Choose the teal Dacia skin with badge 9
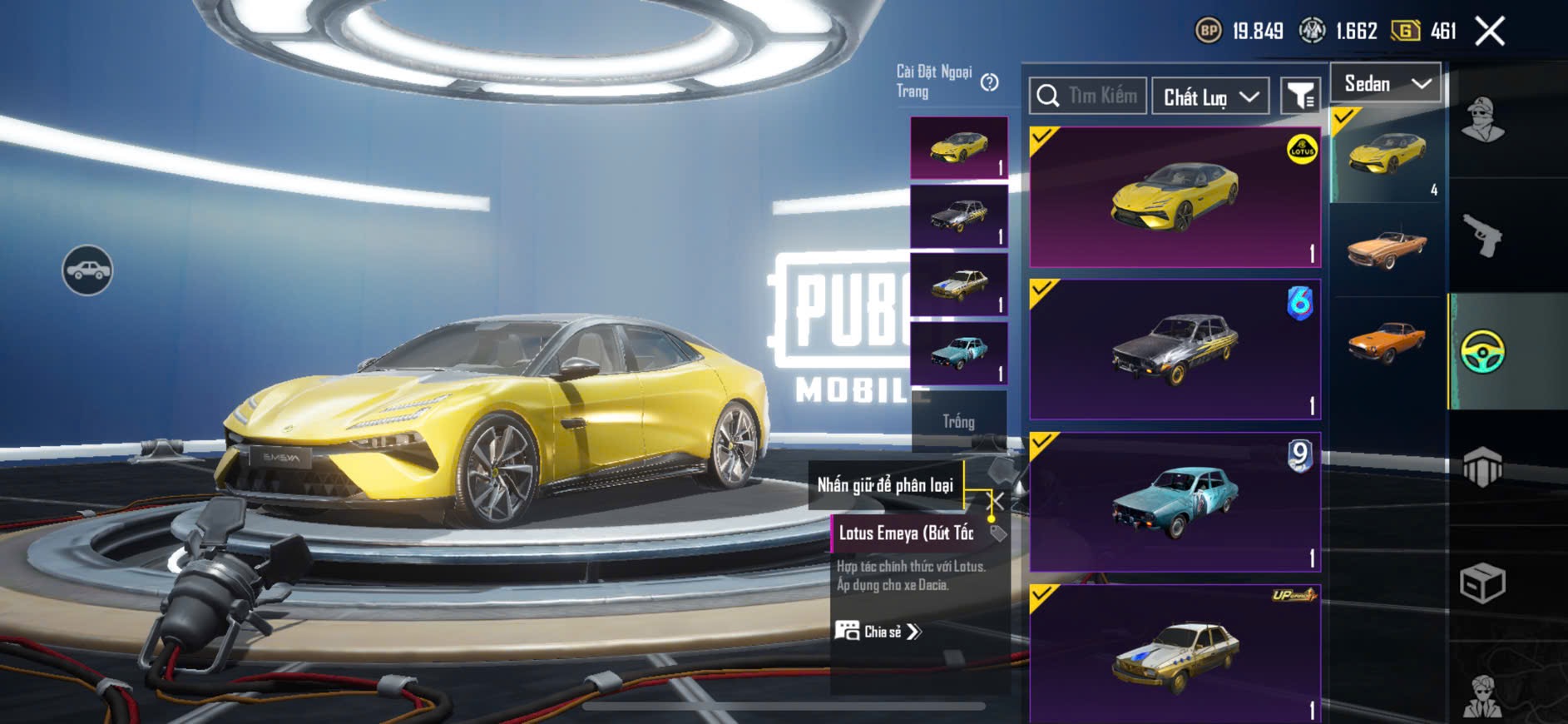The height and width of the screenshot is (724, 1568). tap(1175, 501)
